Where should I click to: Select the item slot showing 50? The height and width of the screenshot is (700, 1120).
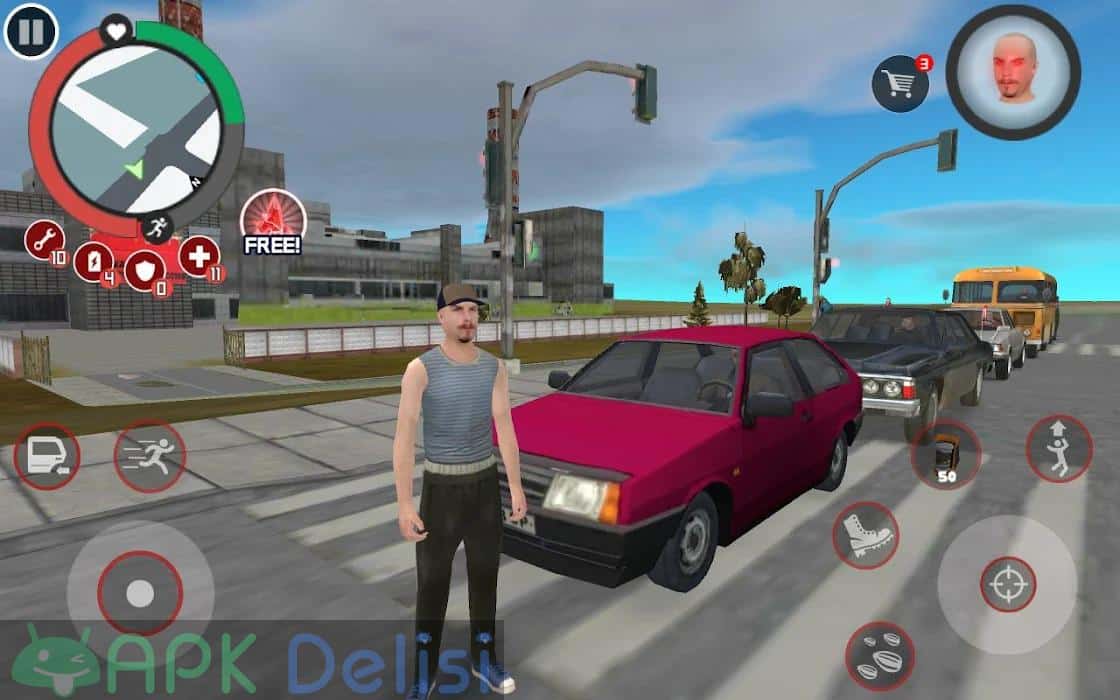[945, 455]
